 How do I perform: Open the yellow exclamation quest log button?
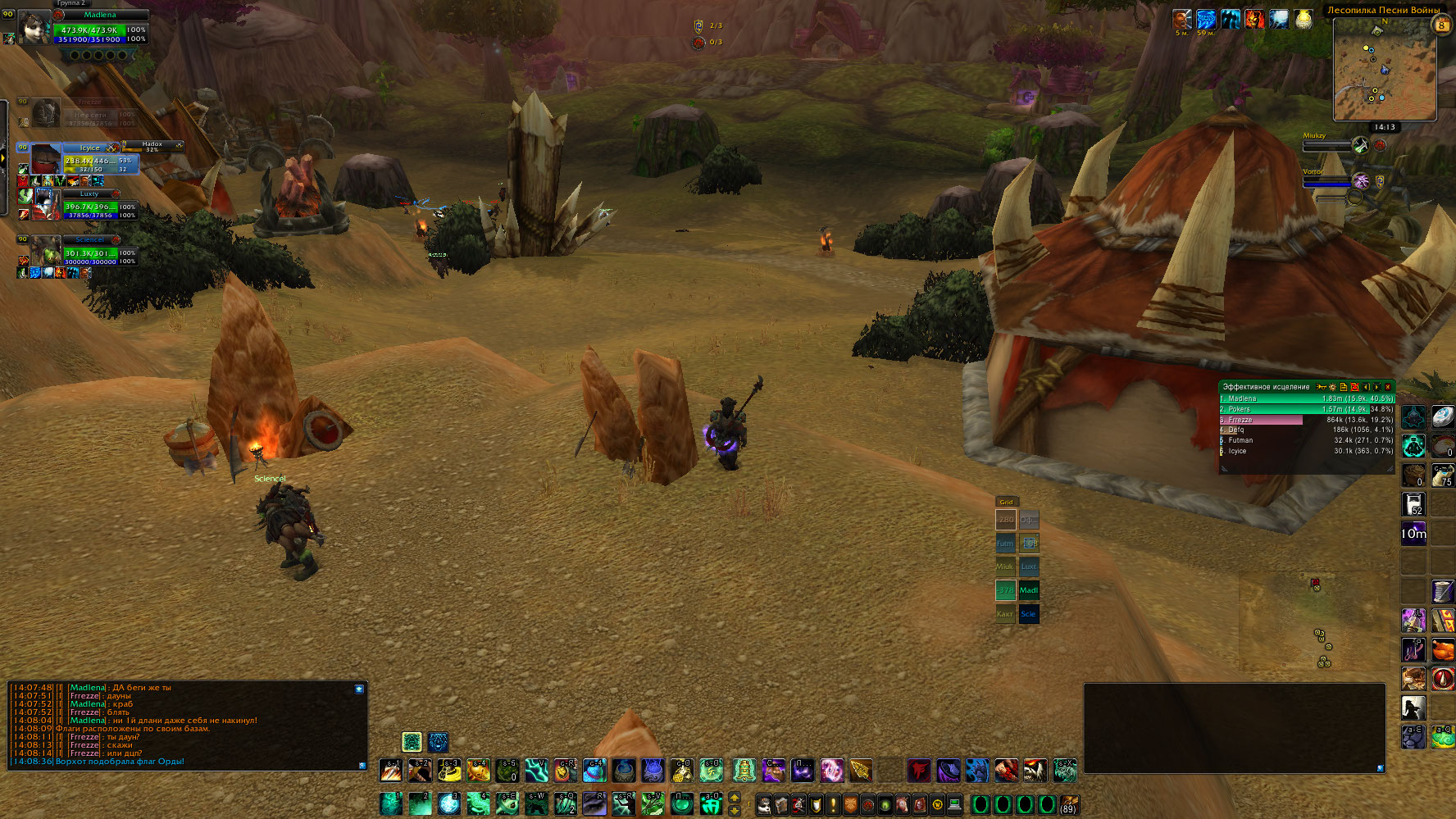tap(833, 804)
